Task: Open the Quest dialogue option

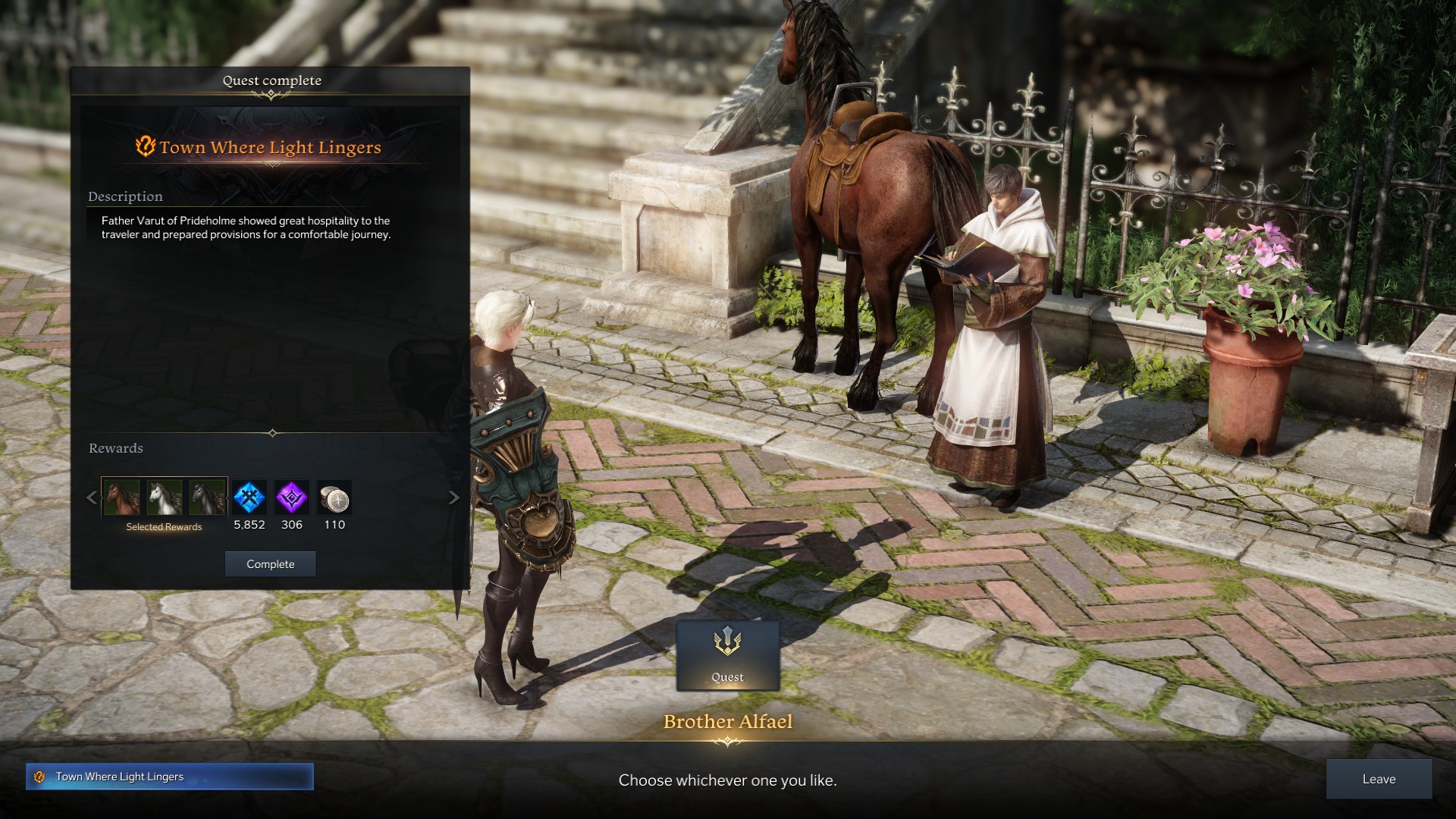Action: coord(727,655)
